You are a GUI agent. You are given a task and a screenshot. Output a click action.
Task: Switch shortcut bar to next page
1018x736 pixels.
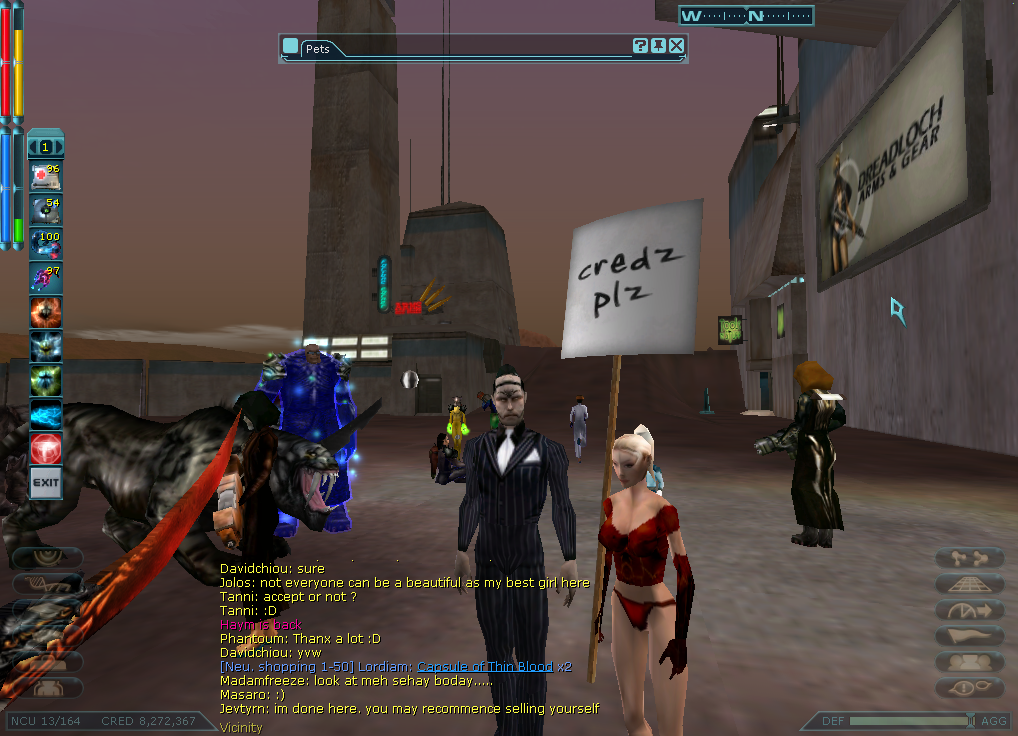click(59, 147)
